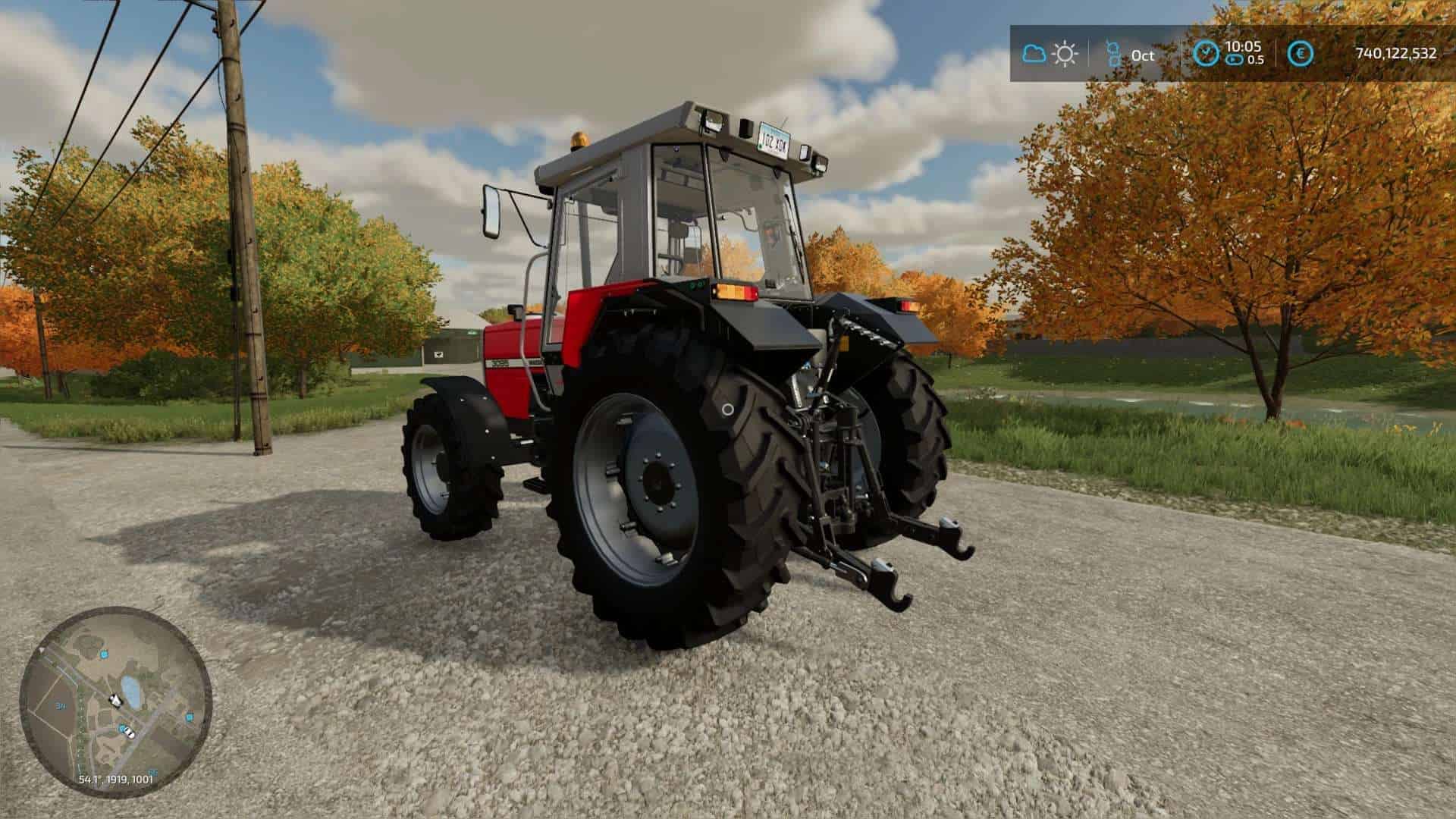This screenshot has height=819, width=1456.
Task: Click the coordinates text below the minimap
Action: point(116,779)
